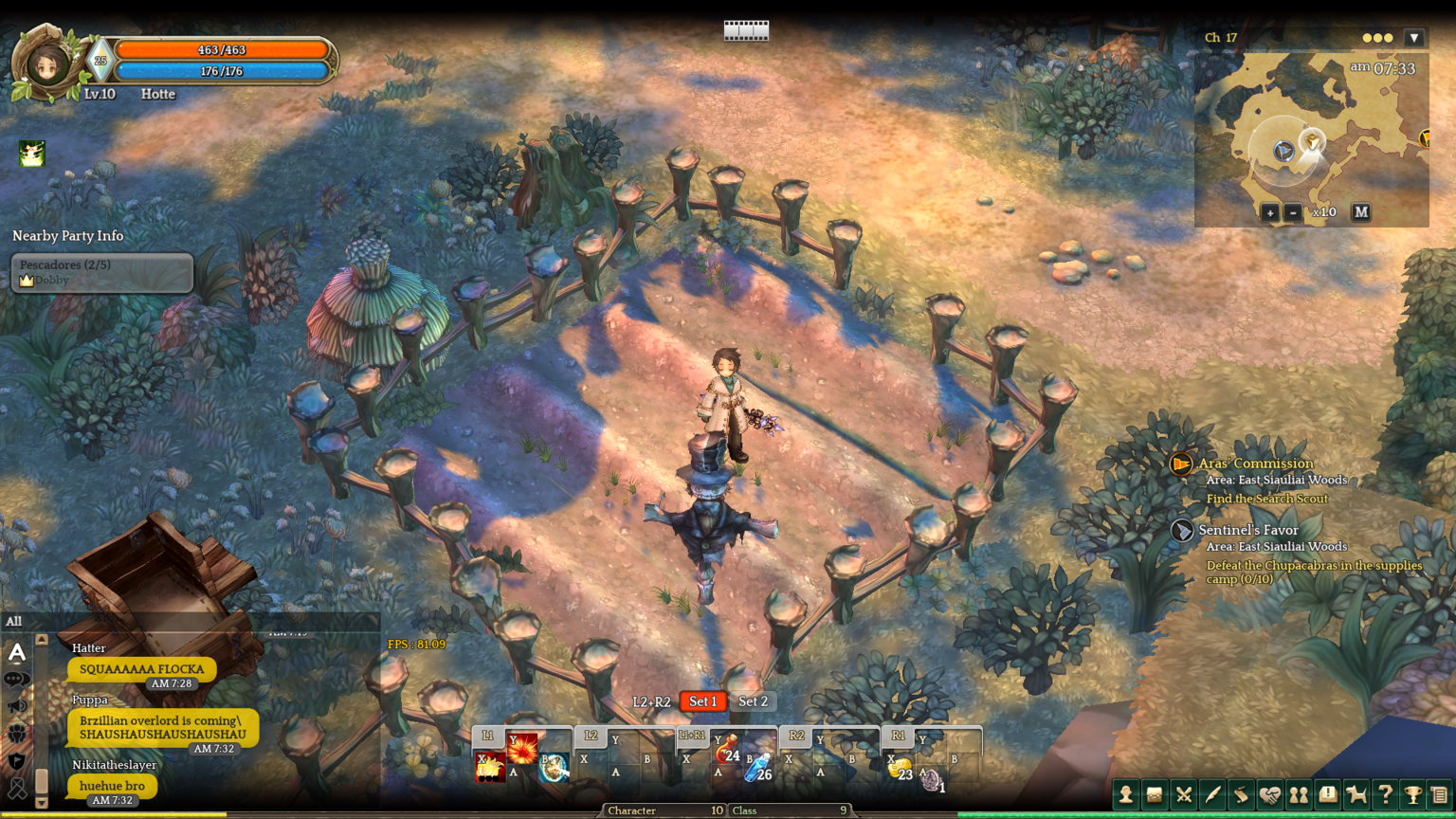Viewport: 1456px width, 819px height.
Task: Open the help question mark icon
Action: 1385,795
